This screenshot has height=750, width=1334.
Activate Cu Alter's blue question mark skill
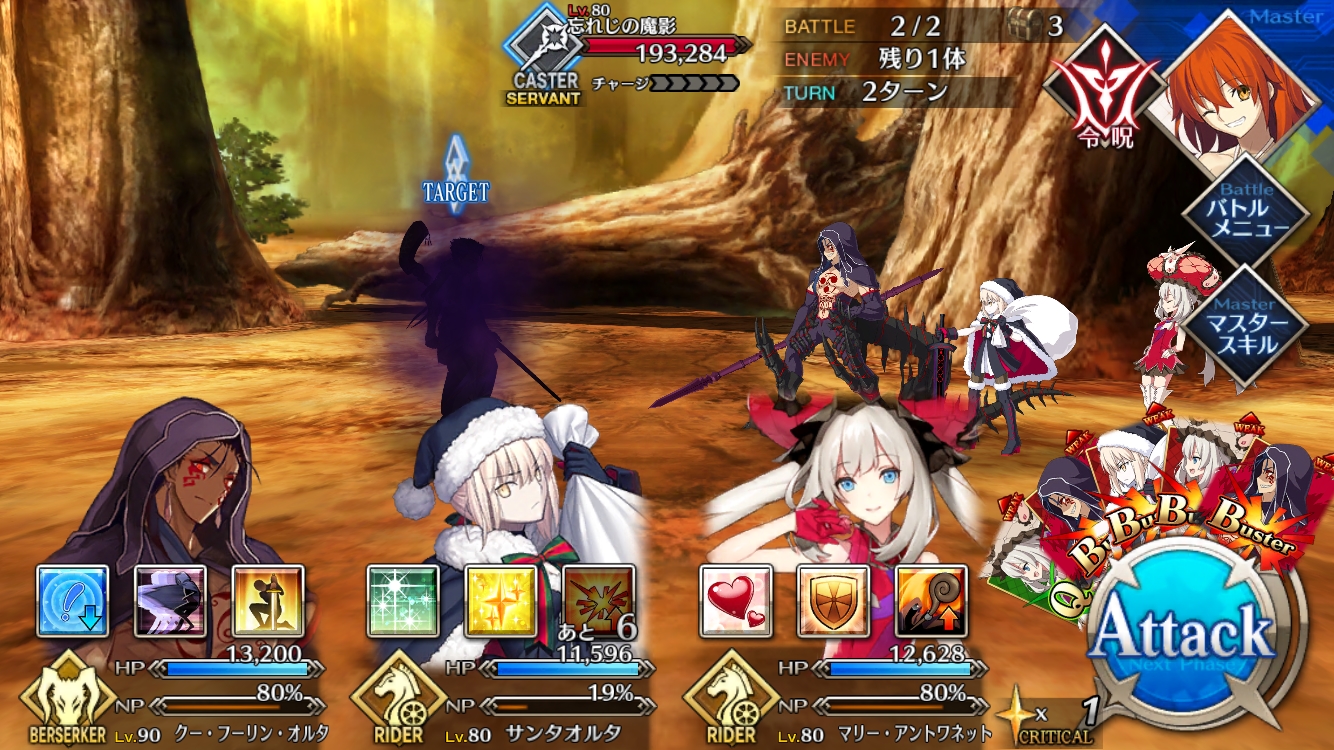(73, 601)
